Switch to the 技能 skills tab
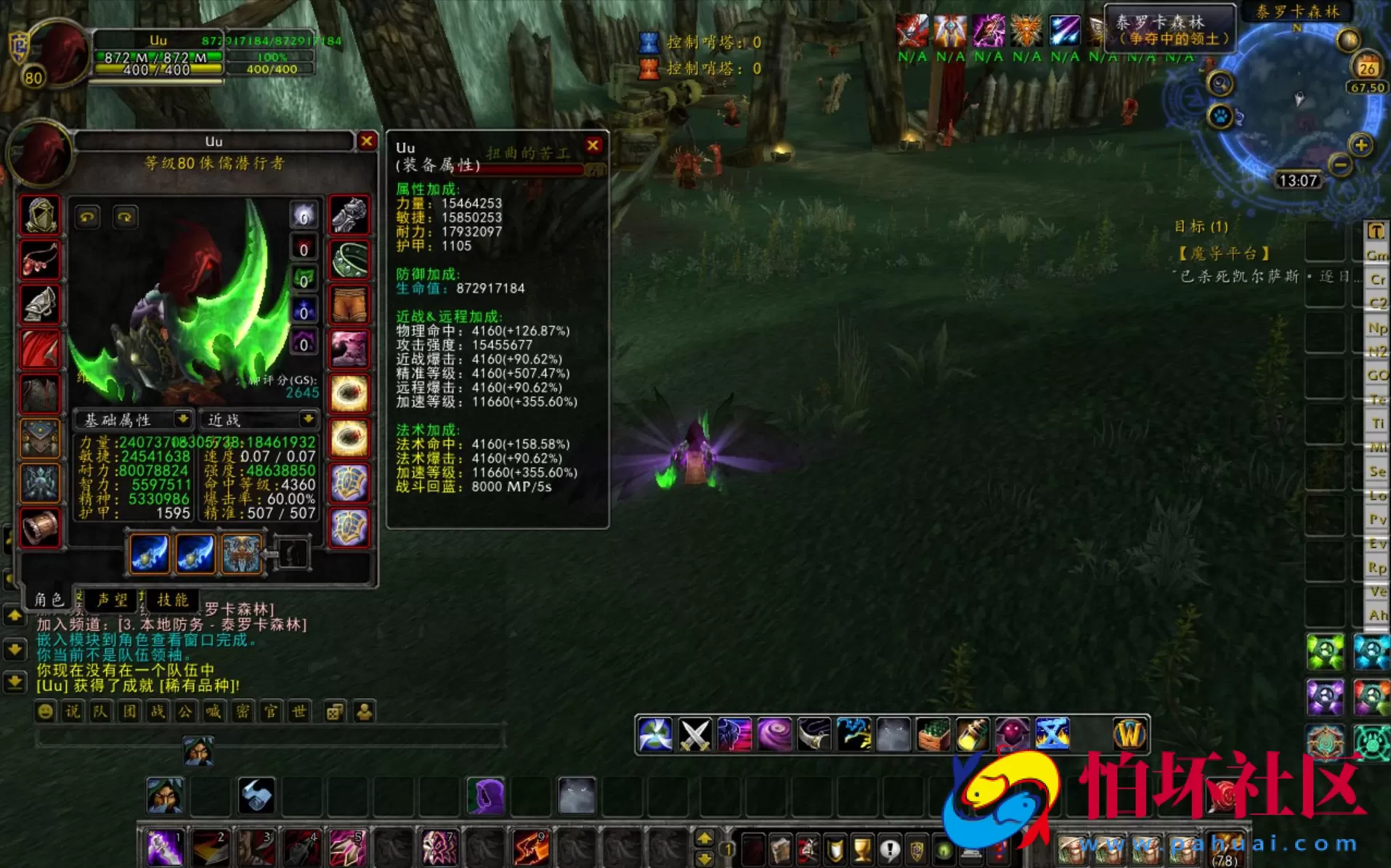Screen dimensions: 1391x868 click(174, 600)
